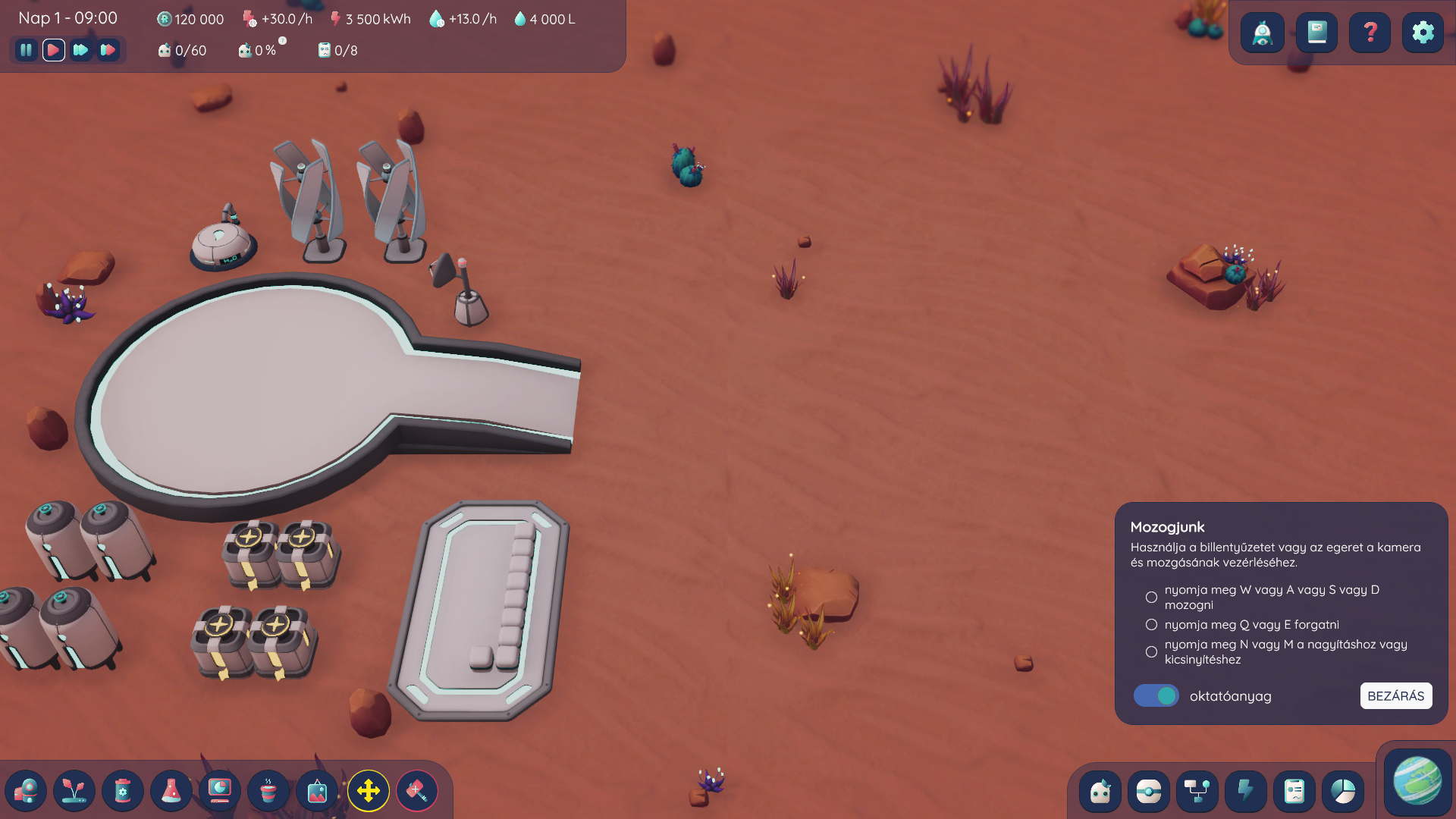This screenshot has height=819, width=1456.
Task: Click the planet globe button
Action: (1417, 780)
